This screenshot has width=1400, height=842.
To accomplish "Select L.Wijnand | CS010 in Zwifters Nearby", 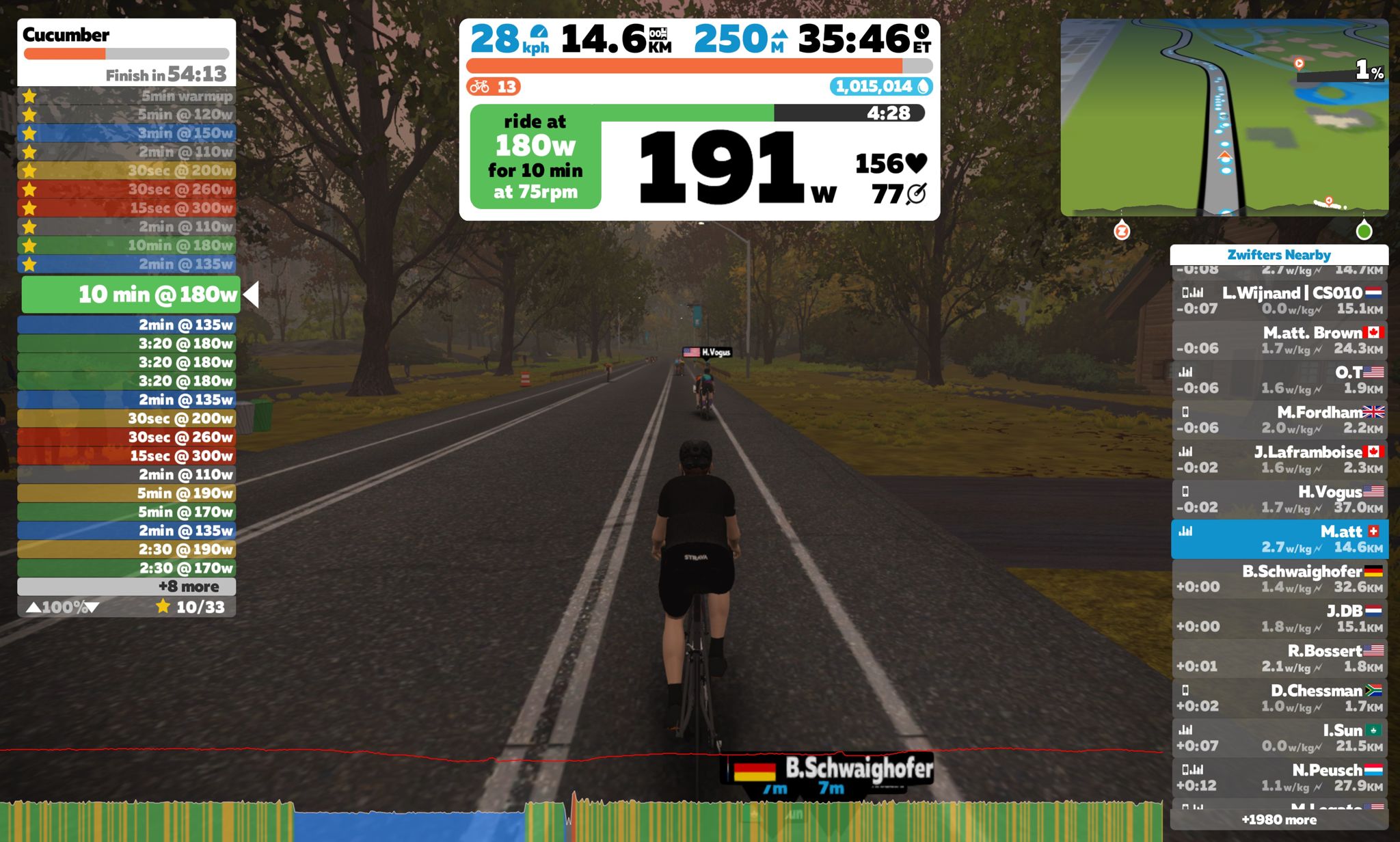I will point(1279,301).
